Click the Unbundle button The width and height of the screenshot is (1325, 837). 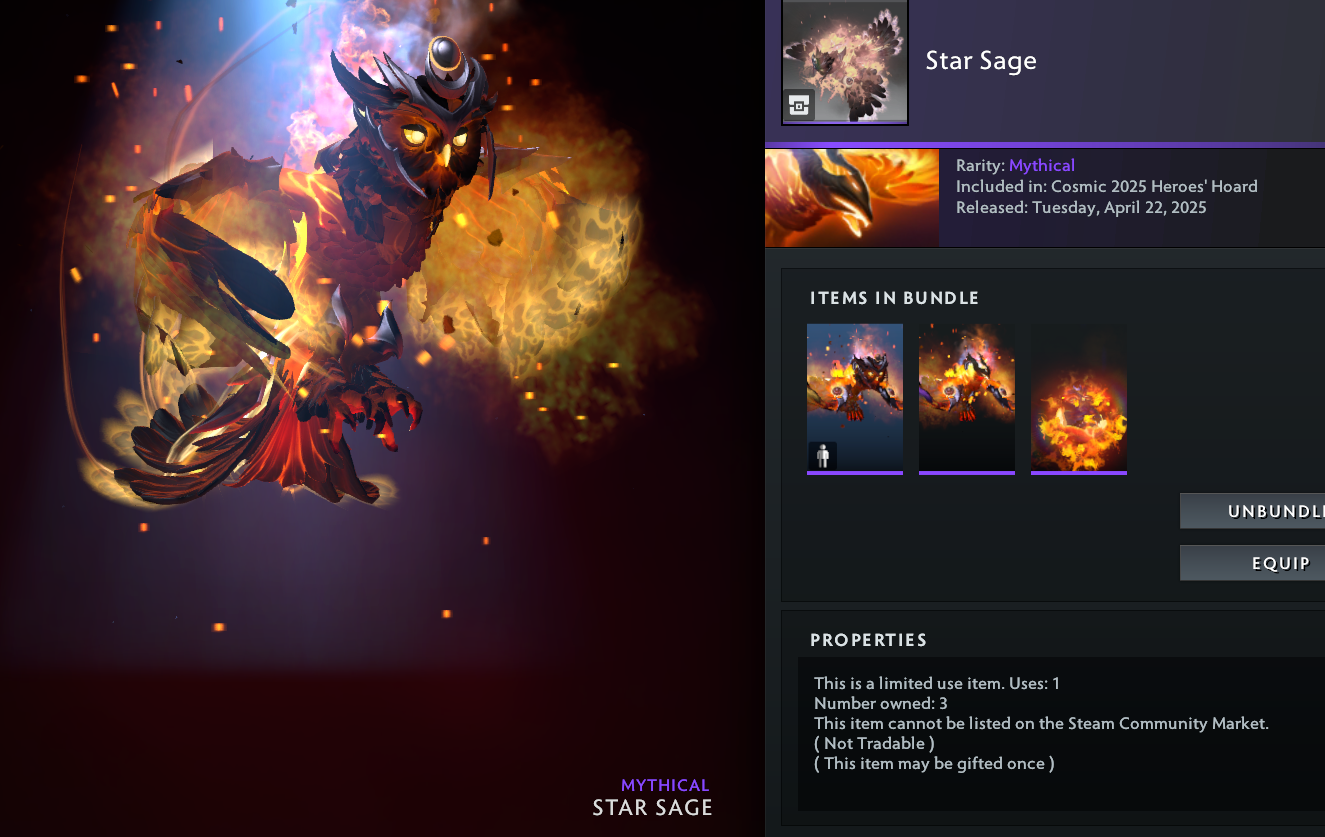(x=1254, y=511)
